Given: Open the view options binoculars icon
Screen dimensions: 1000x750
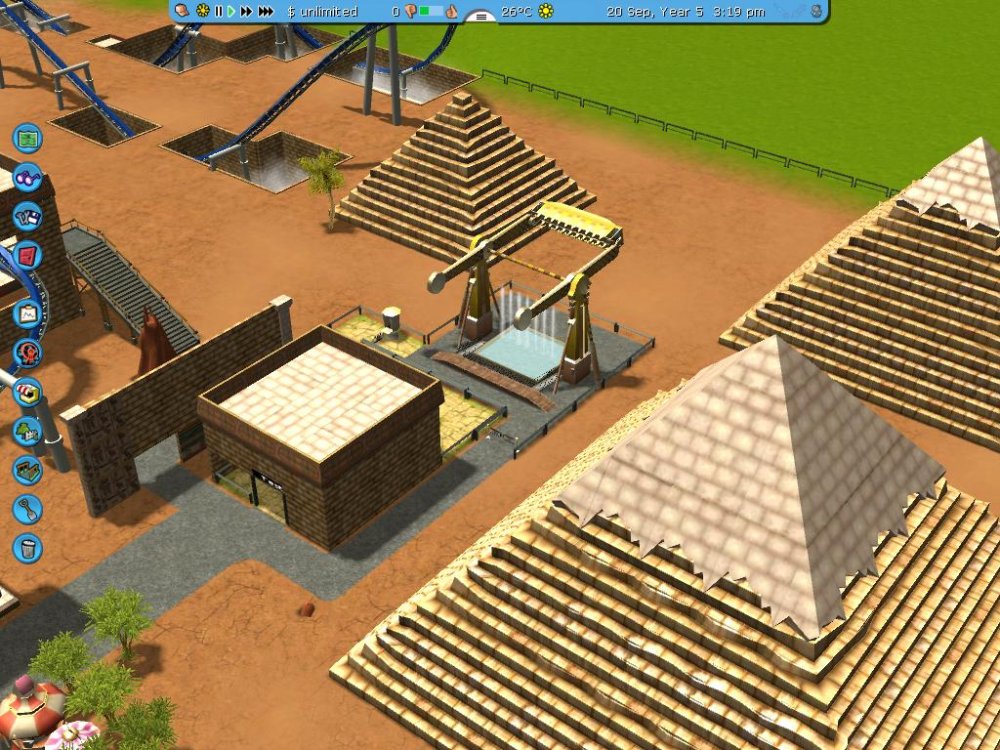Looking at the screenshot, I should (x=27, y=176).
